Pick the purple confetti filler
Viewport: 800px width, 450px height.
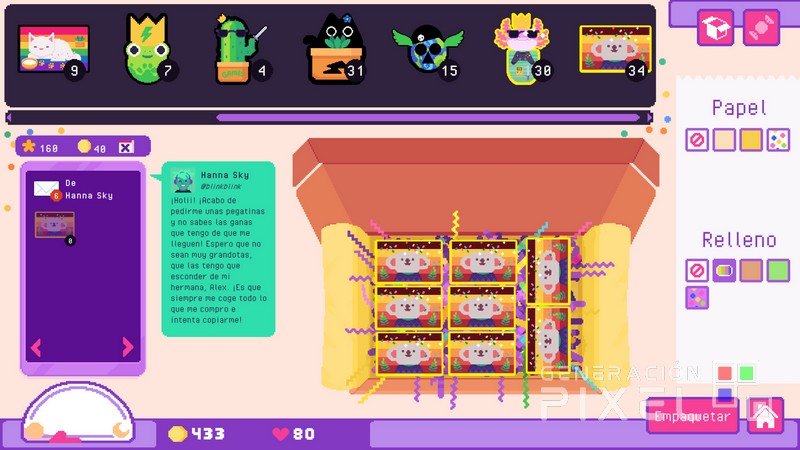click(697, 298)
